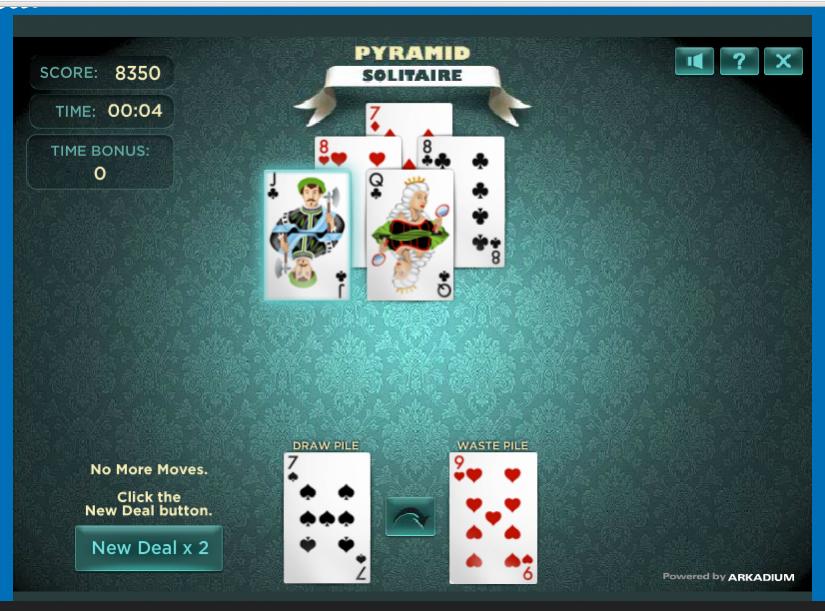This screenshot has height=611, width=825.
Task: Select the 7 of spades draw pile card
Action: [x=327, y=517]
